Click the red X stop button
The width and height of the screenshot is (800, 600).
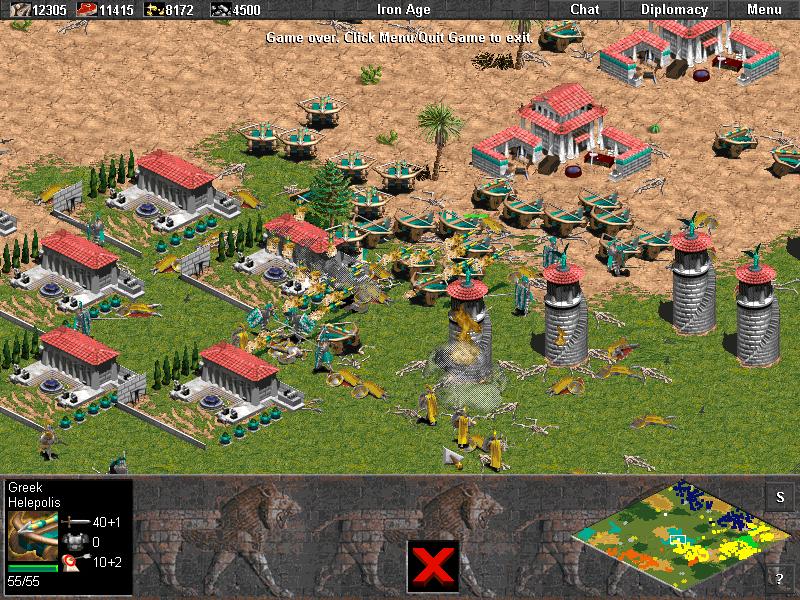[x=433, y=566]
